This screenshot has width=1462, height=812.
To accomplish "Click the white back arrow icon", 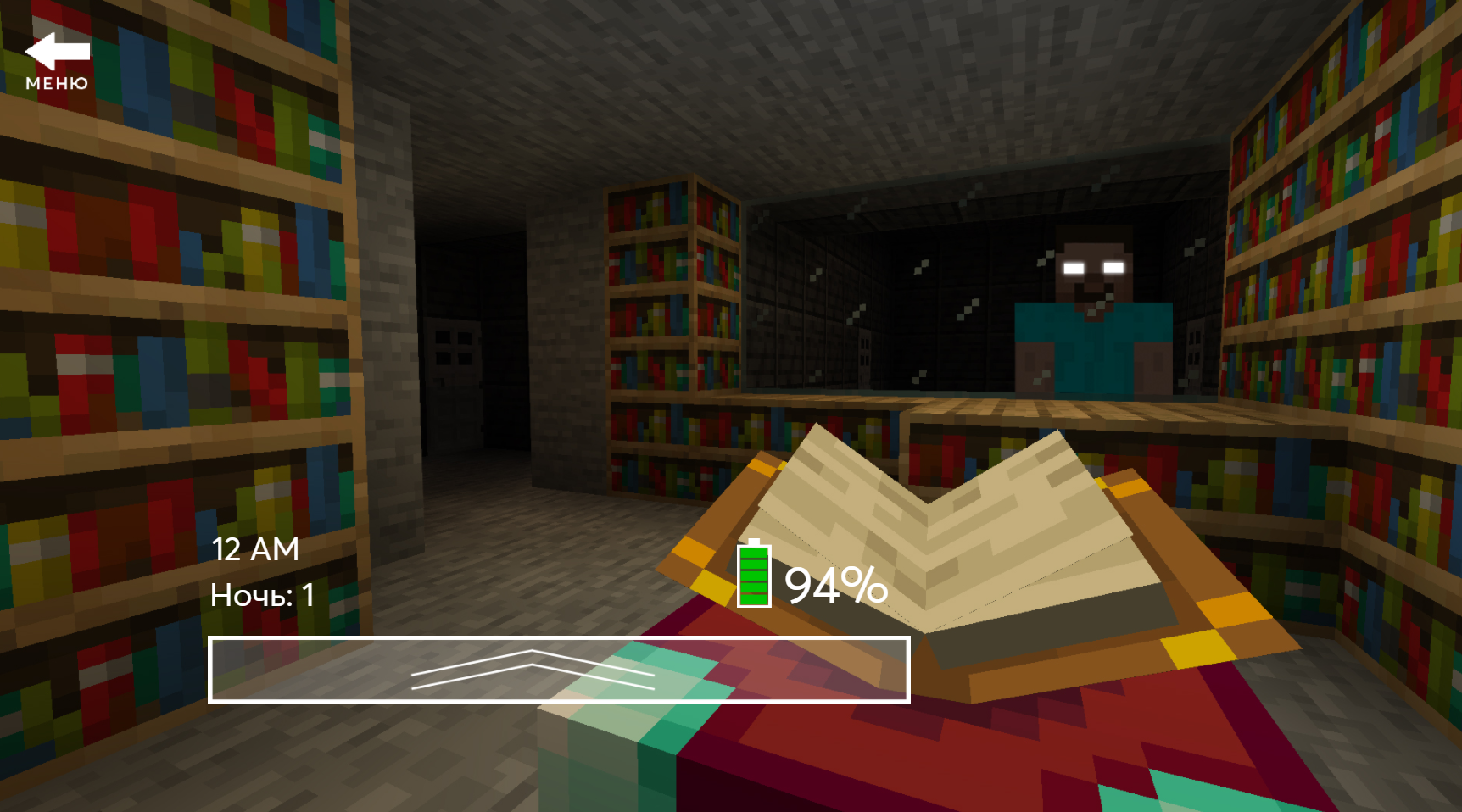I will click(58, 53).
